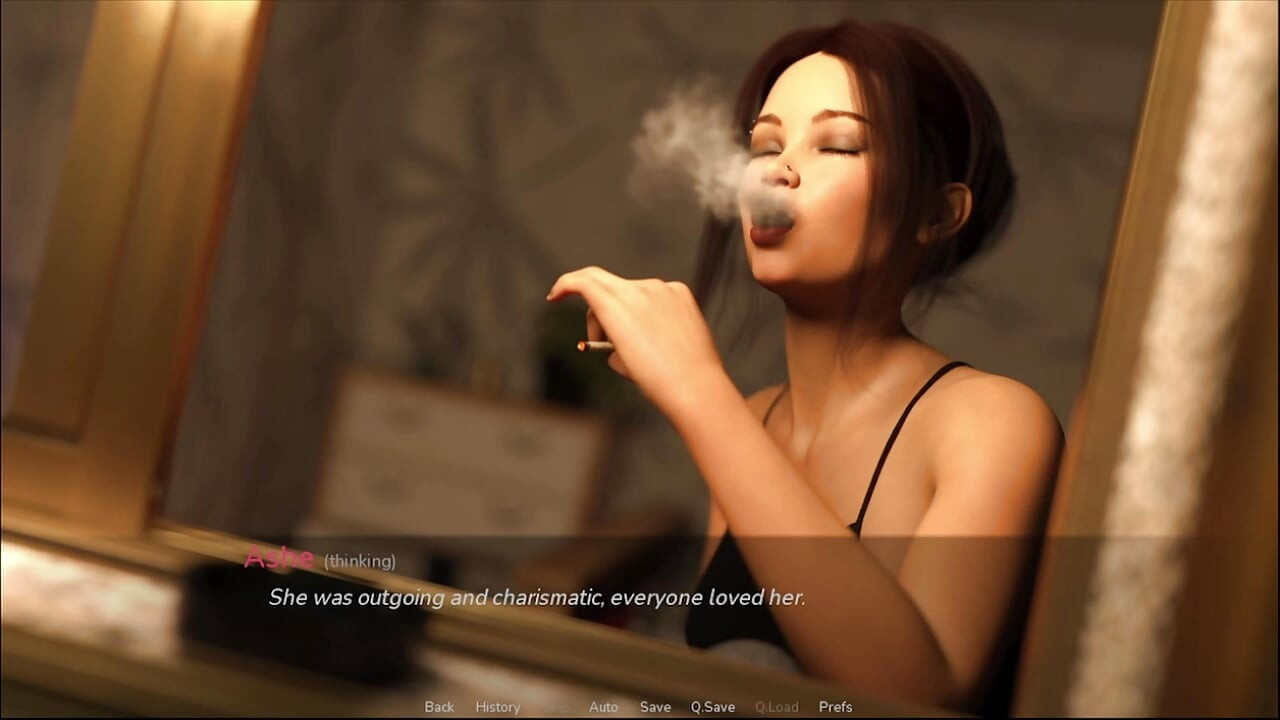This screenshot has height=720, width=1280.
Task: Select History from the quick menu
Action: click(x=497, y=707)
